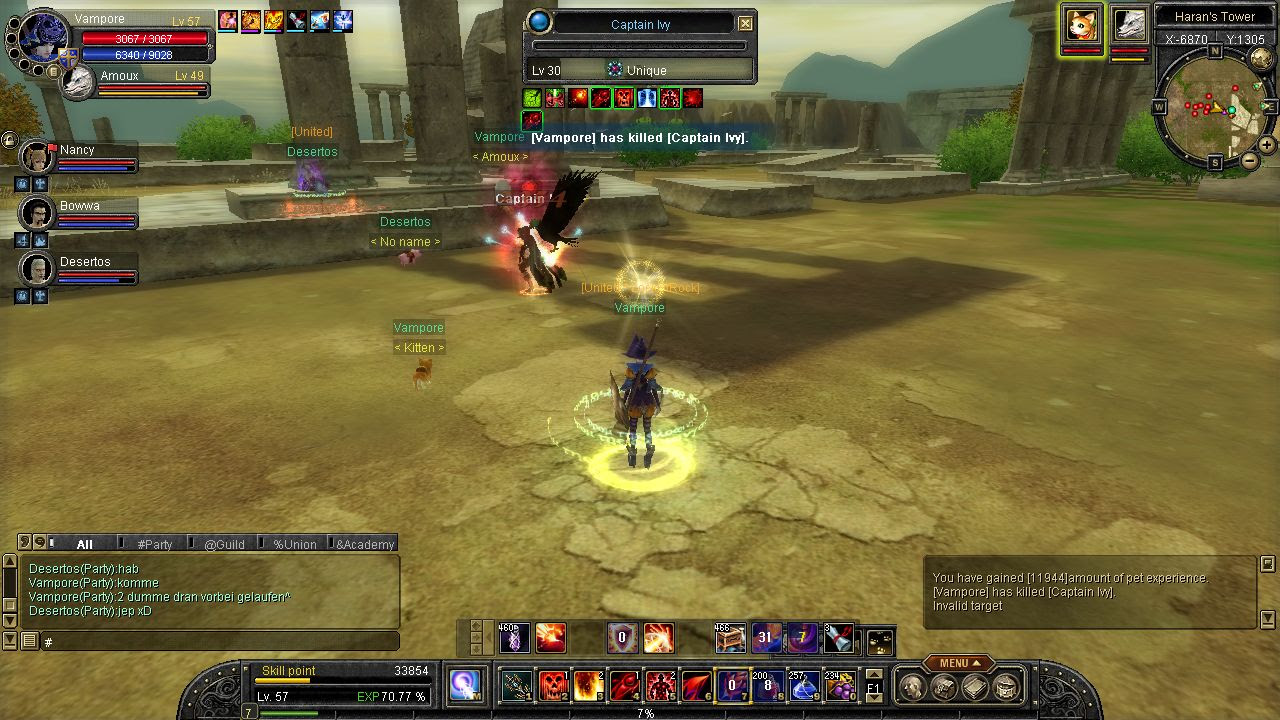The image size is (1280, 720).
Task: Select party member Nancy
Action: [37, 158]
